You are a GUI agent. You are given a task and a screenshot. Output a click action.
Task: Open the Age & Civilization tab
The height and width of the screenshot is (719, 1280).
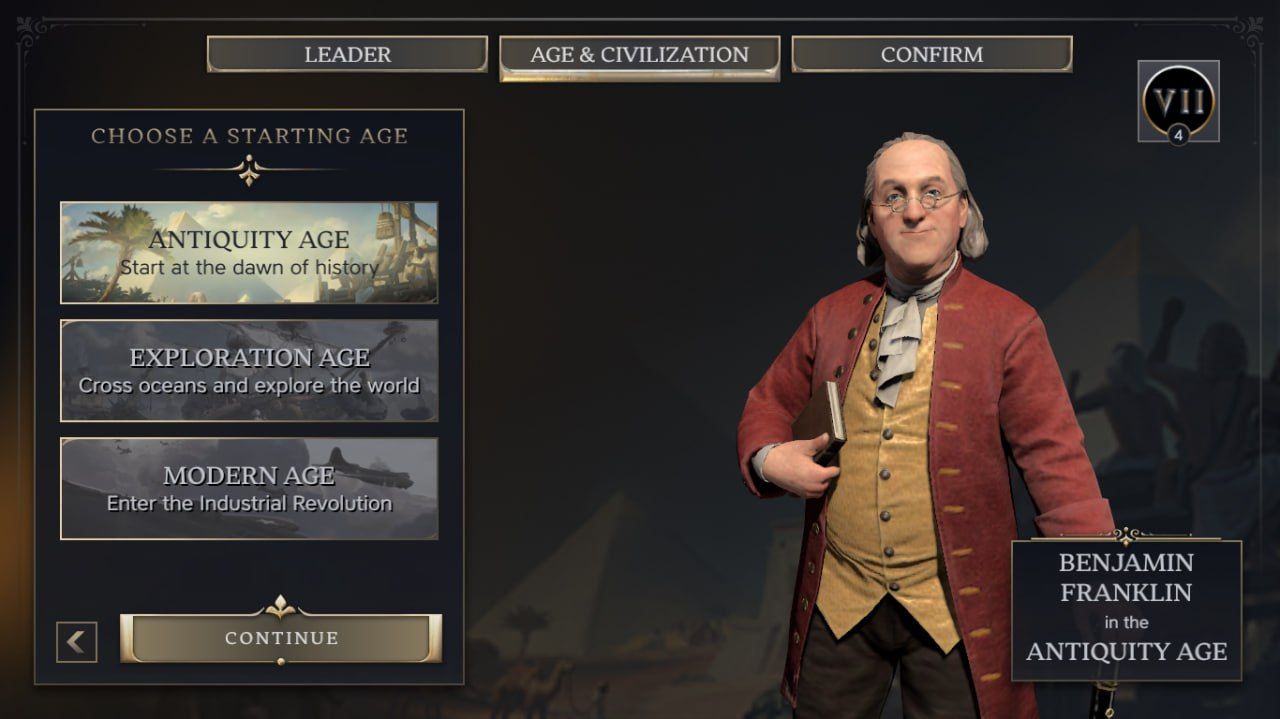(x=639, y=55)
